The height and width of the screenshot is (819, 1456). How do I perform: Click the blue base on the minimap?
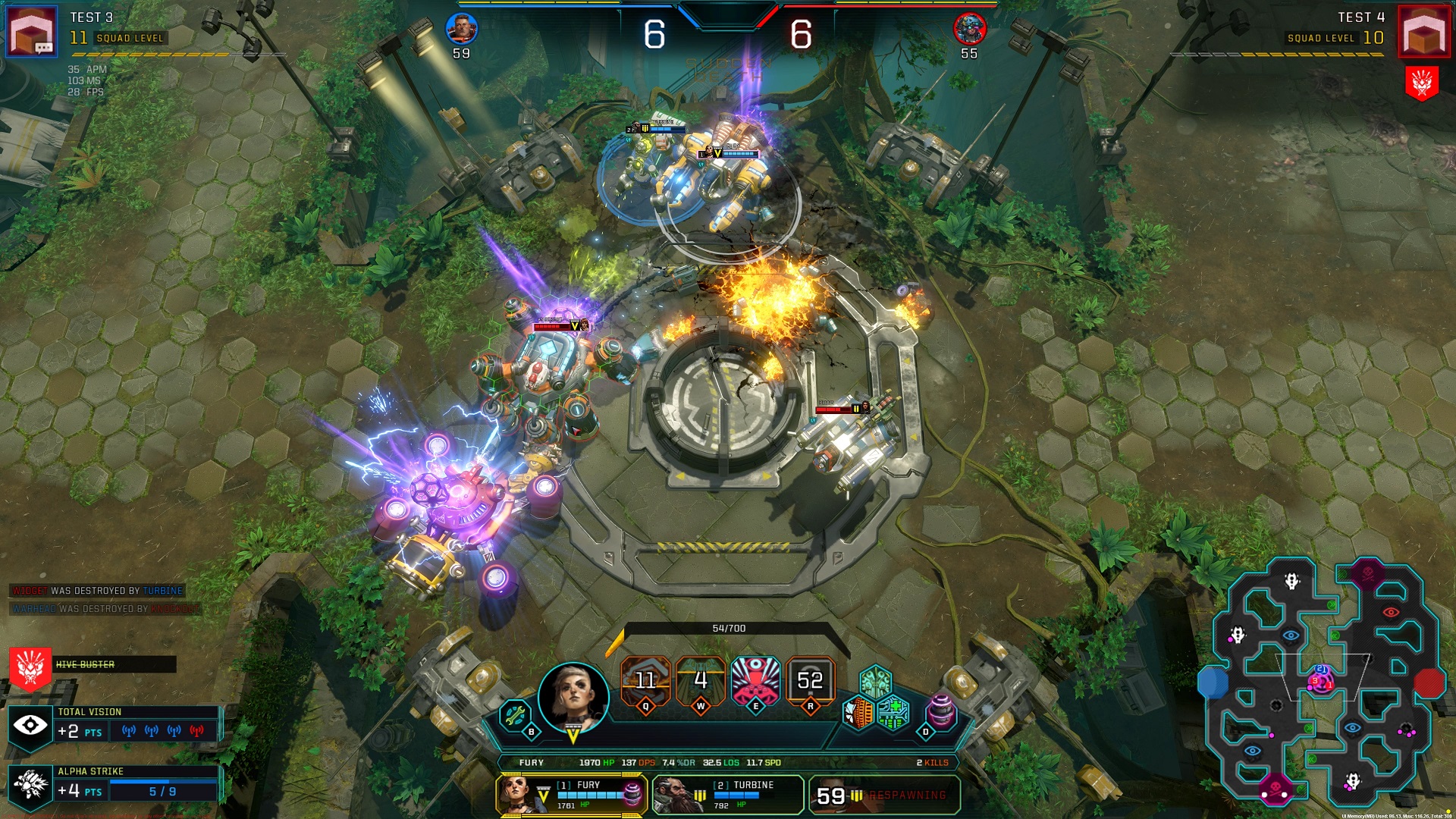[x=1213, y=682]
